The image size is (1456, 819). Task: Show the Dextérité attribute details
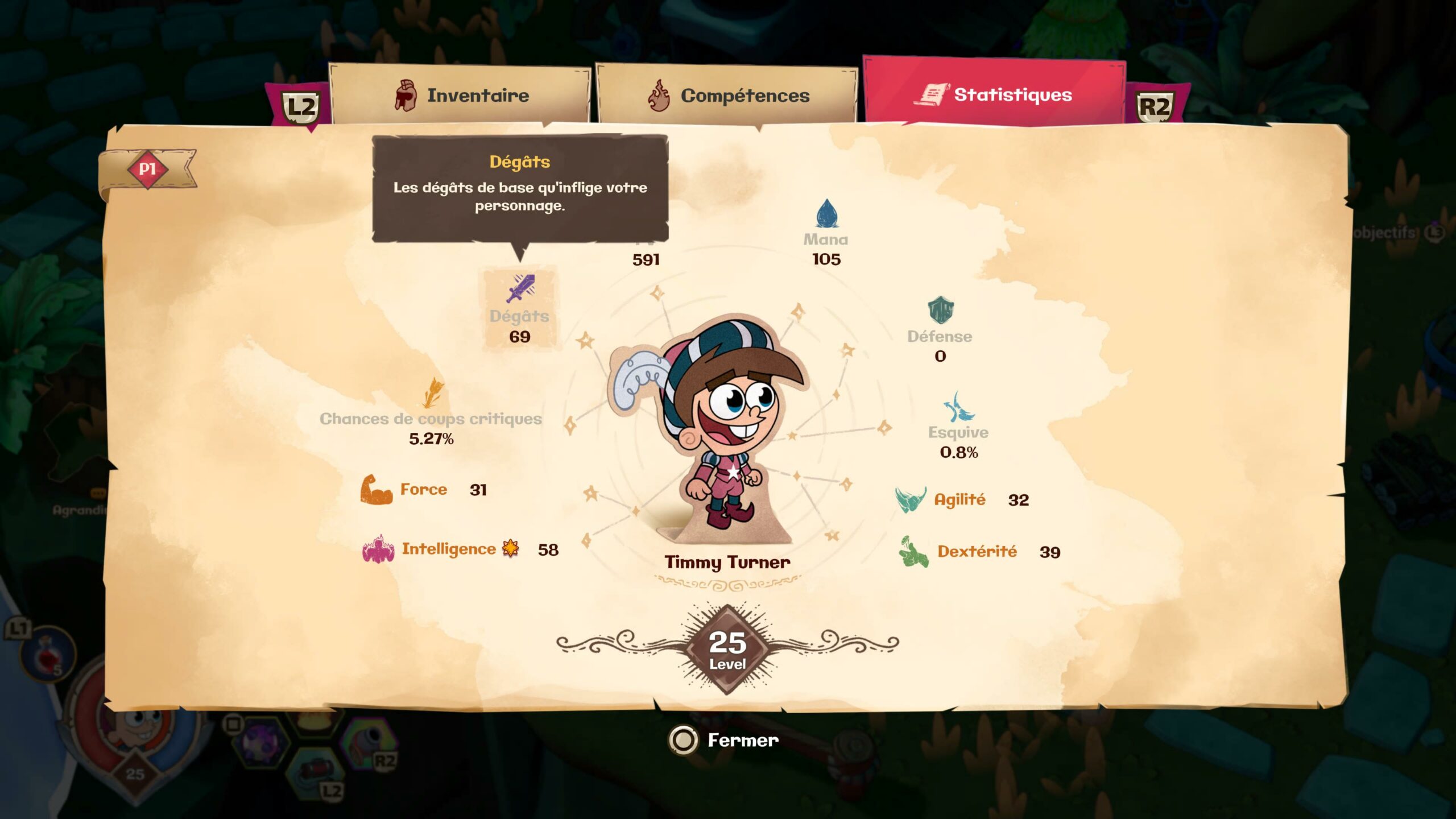[x=977, y=552]
